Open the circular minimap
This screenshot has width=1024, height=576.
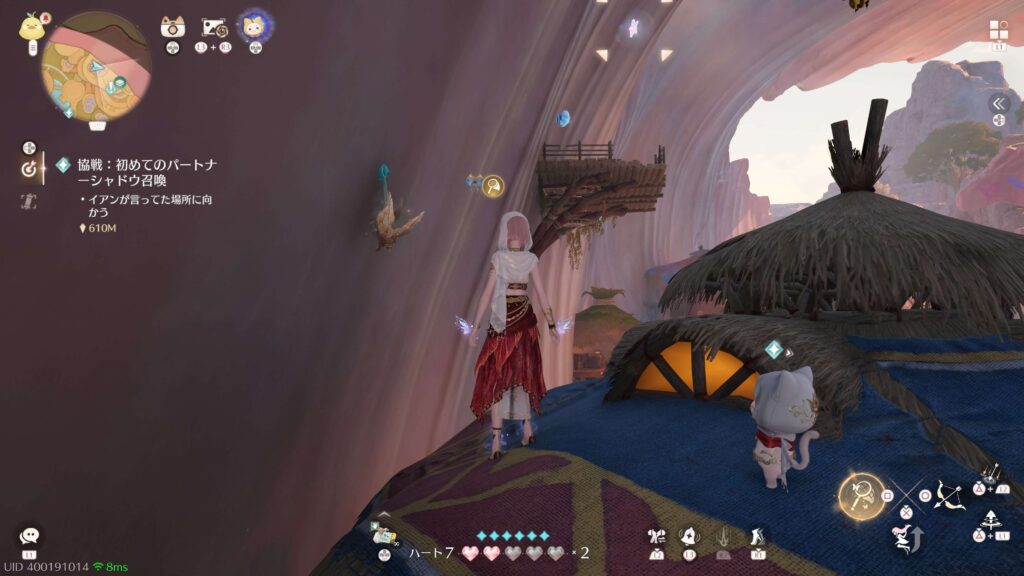[96, 66]
